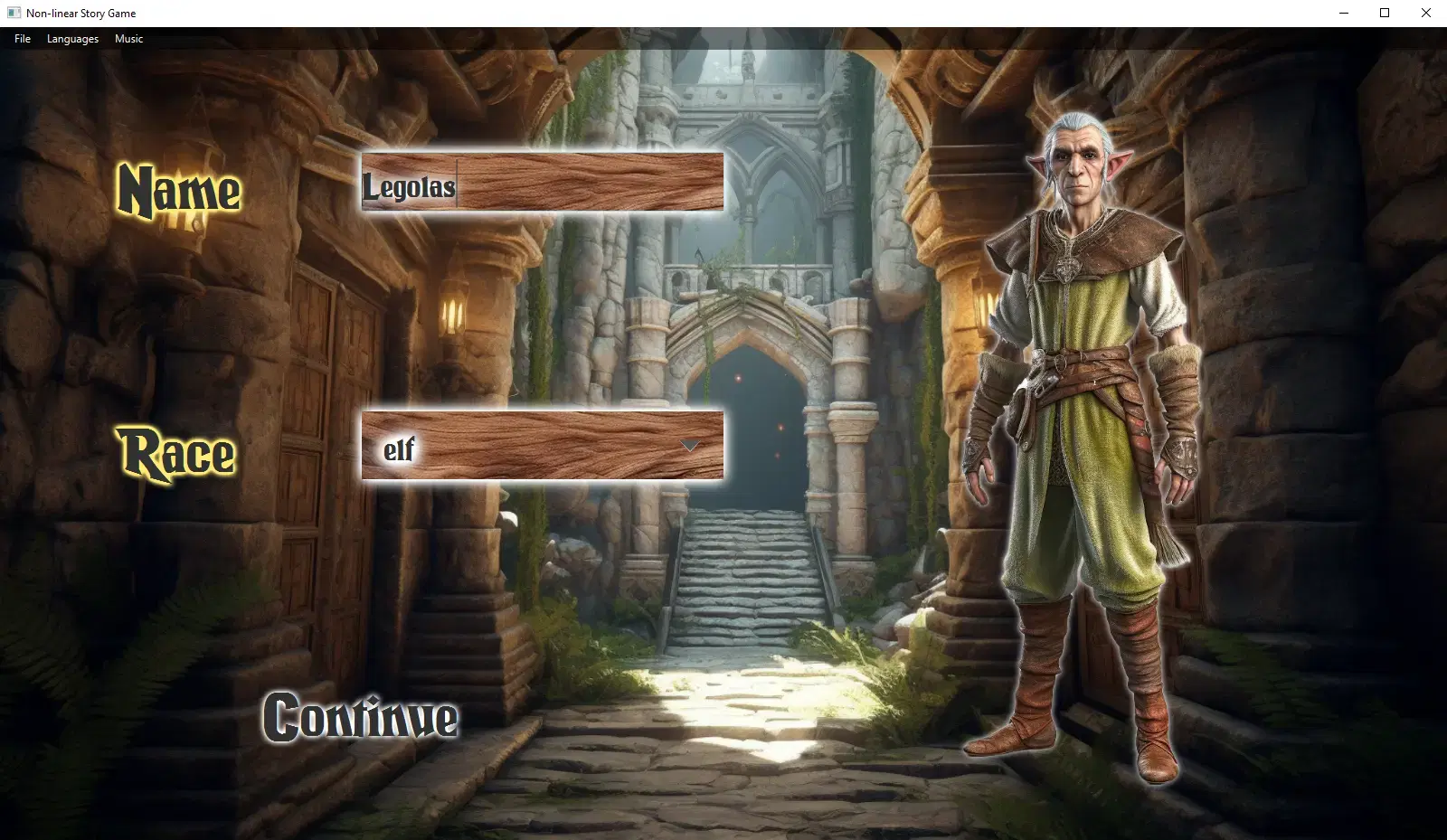
Task: Click the stylized Name label
Action: pyautogui.click(x=179, y=191)
